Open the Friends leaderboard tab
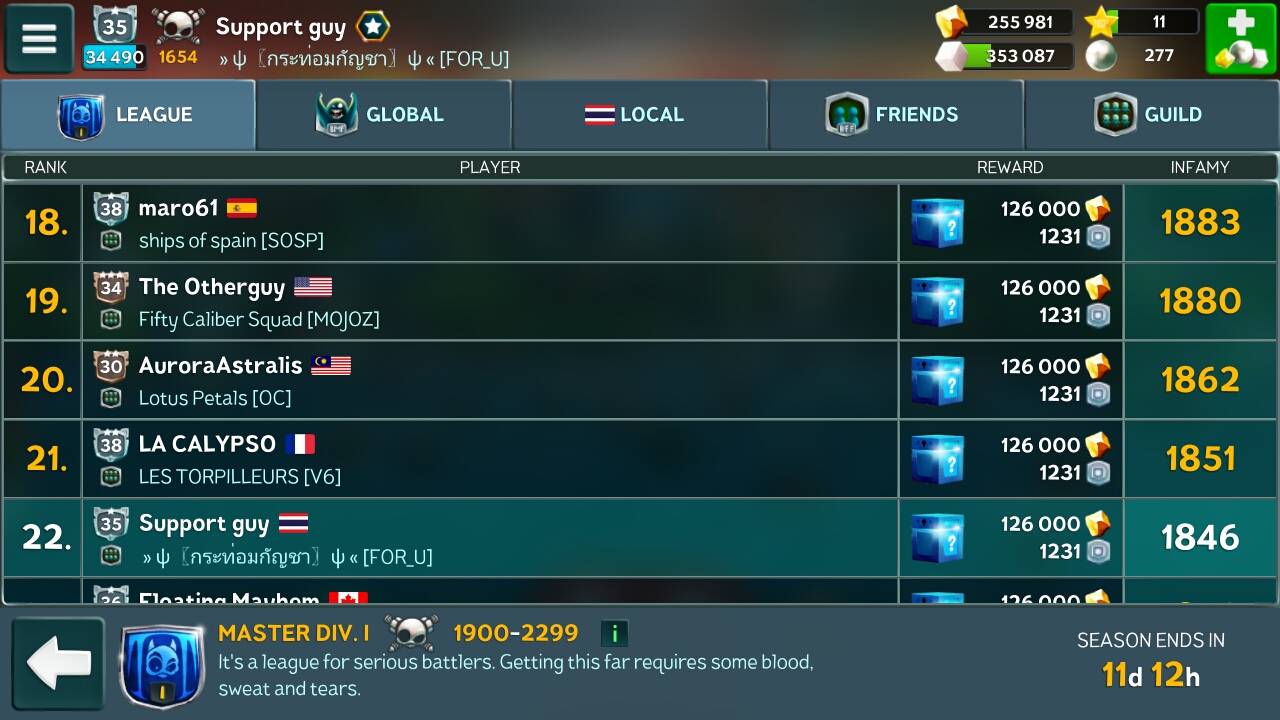 (x=895, y=115)
